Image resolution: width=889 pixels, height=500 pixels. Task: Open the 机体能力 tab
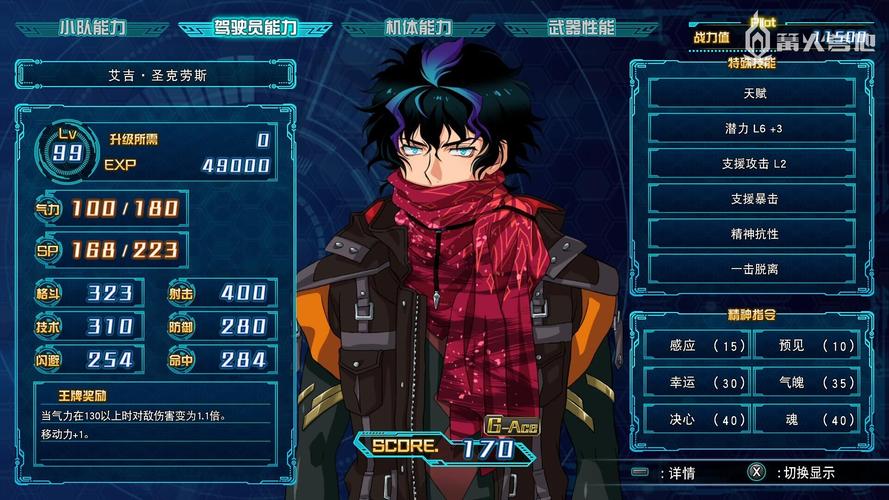tap(418, 27)
